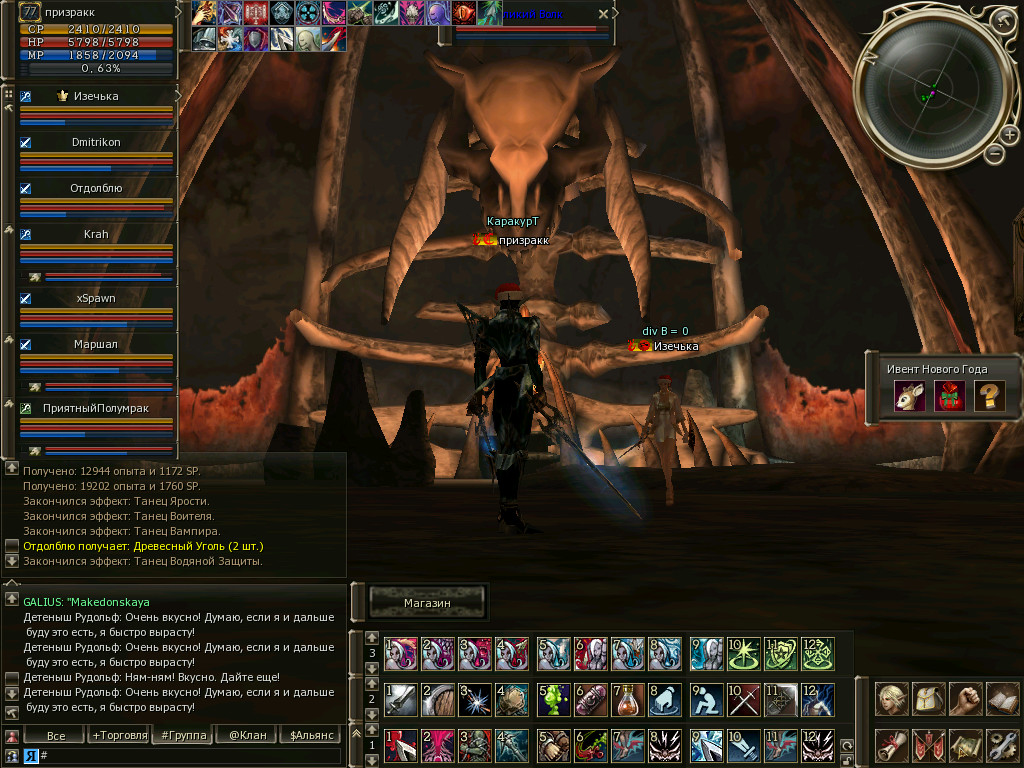Open the system menu gear and wrench icon
The width and height of the screenshot is (1024, 768).
(1002, 745)
